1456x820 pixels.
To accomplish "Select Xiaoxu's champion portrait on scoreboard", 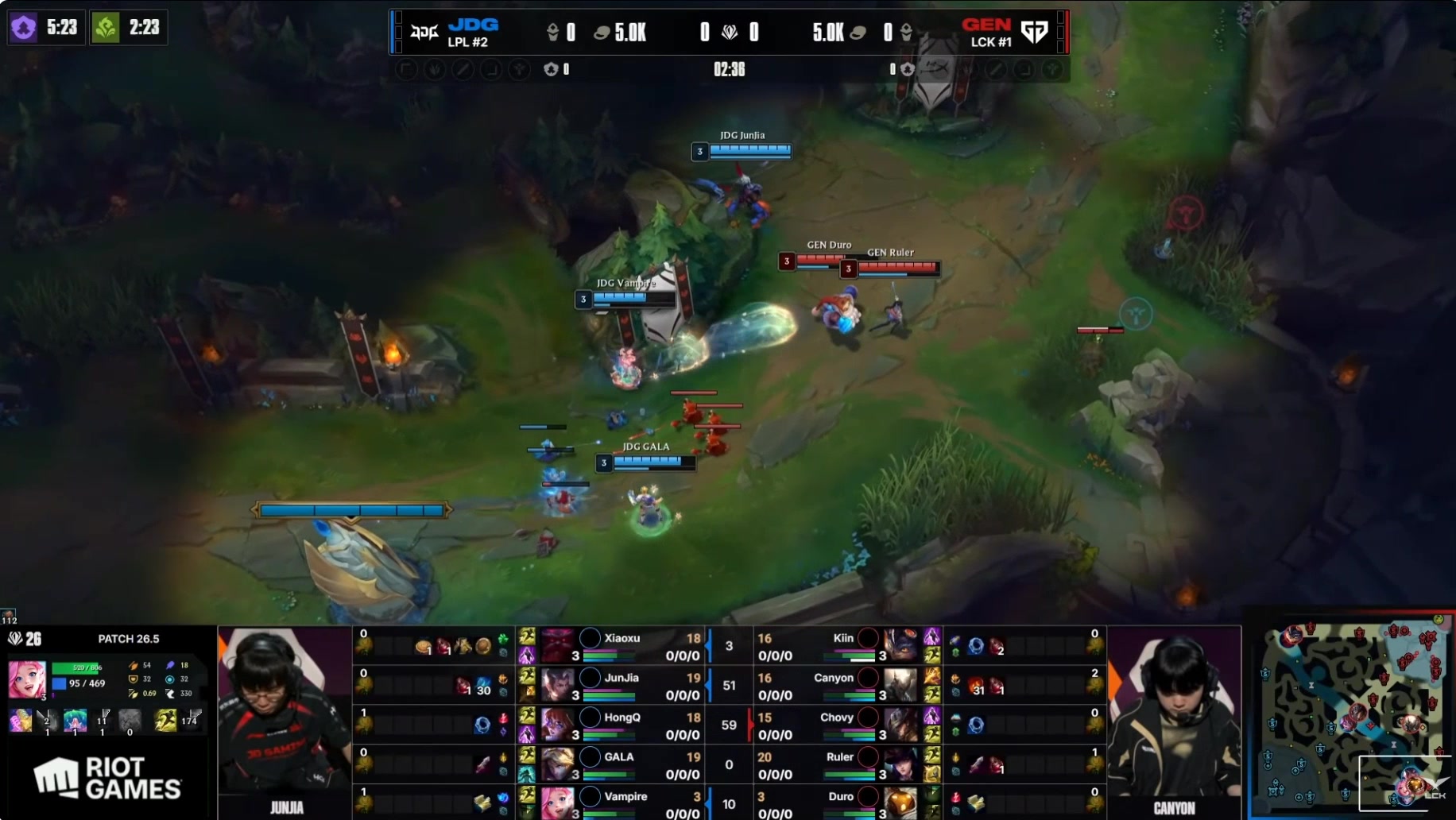I will (x=557, y=644).
